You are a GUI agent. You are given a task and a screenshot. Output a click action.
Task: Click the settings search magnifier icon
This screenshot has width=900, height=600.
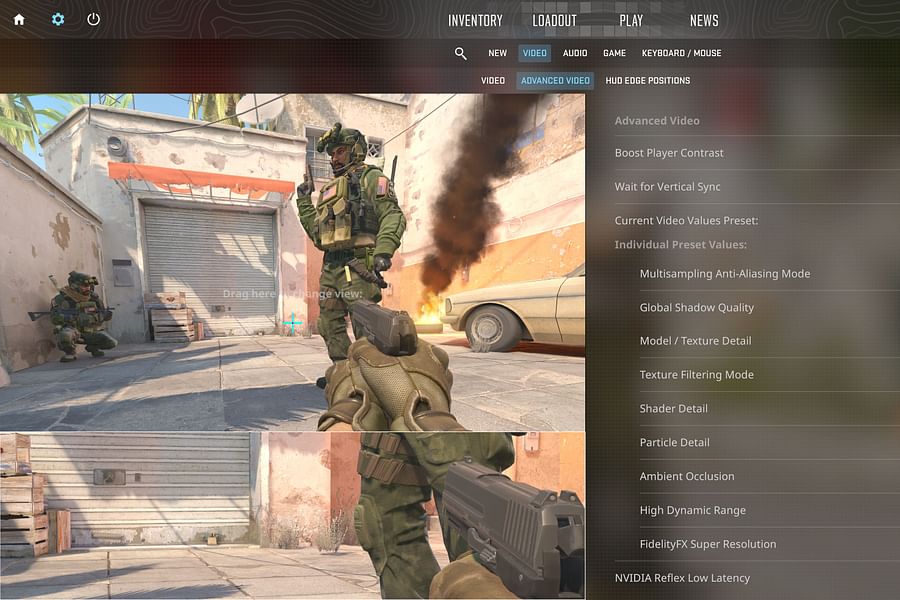click(461, 54)
